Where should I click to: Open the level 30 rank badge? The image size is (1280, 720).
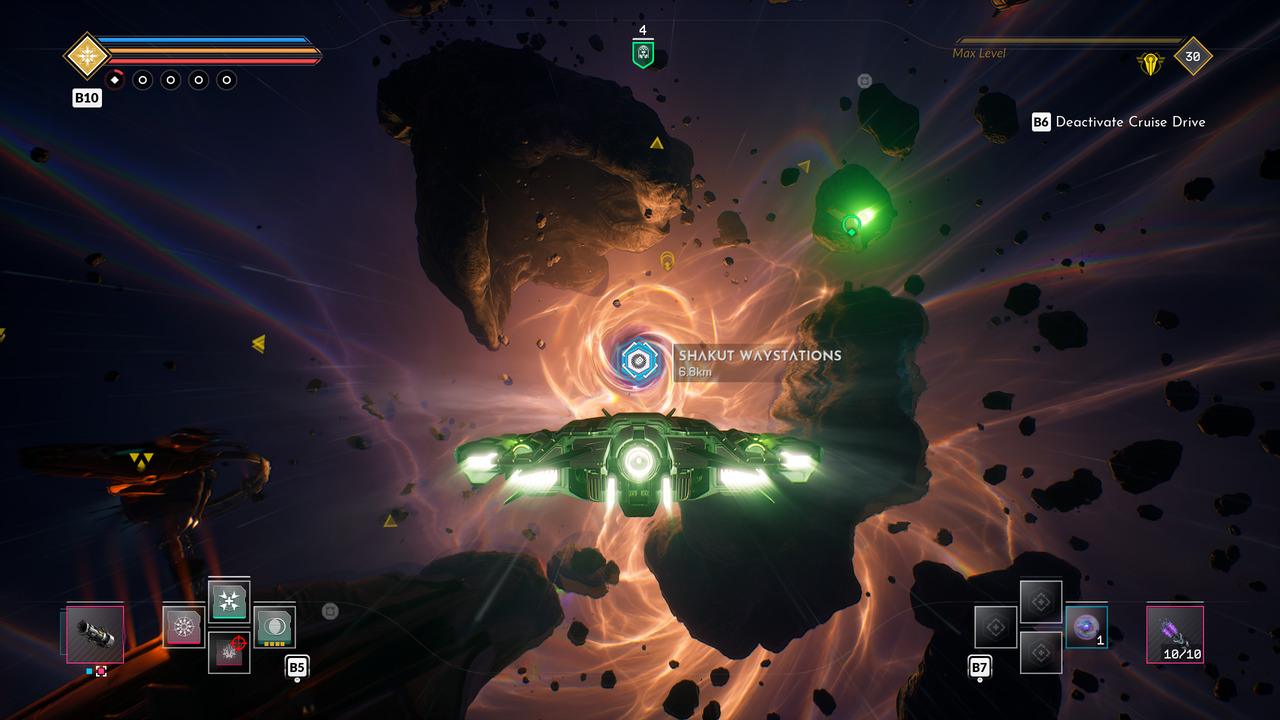coord(1192,57)
